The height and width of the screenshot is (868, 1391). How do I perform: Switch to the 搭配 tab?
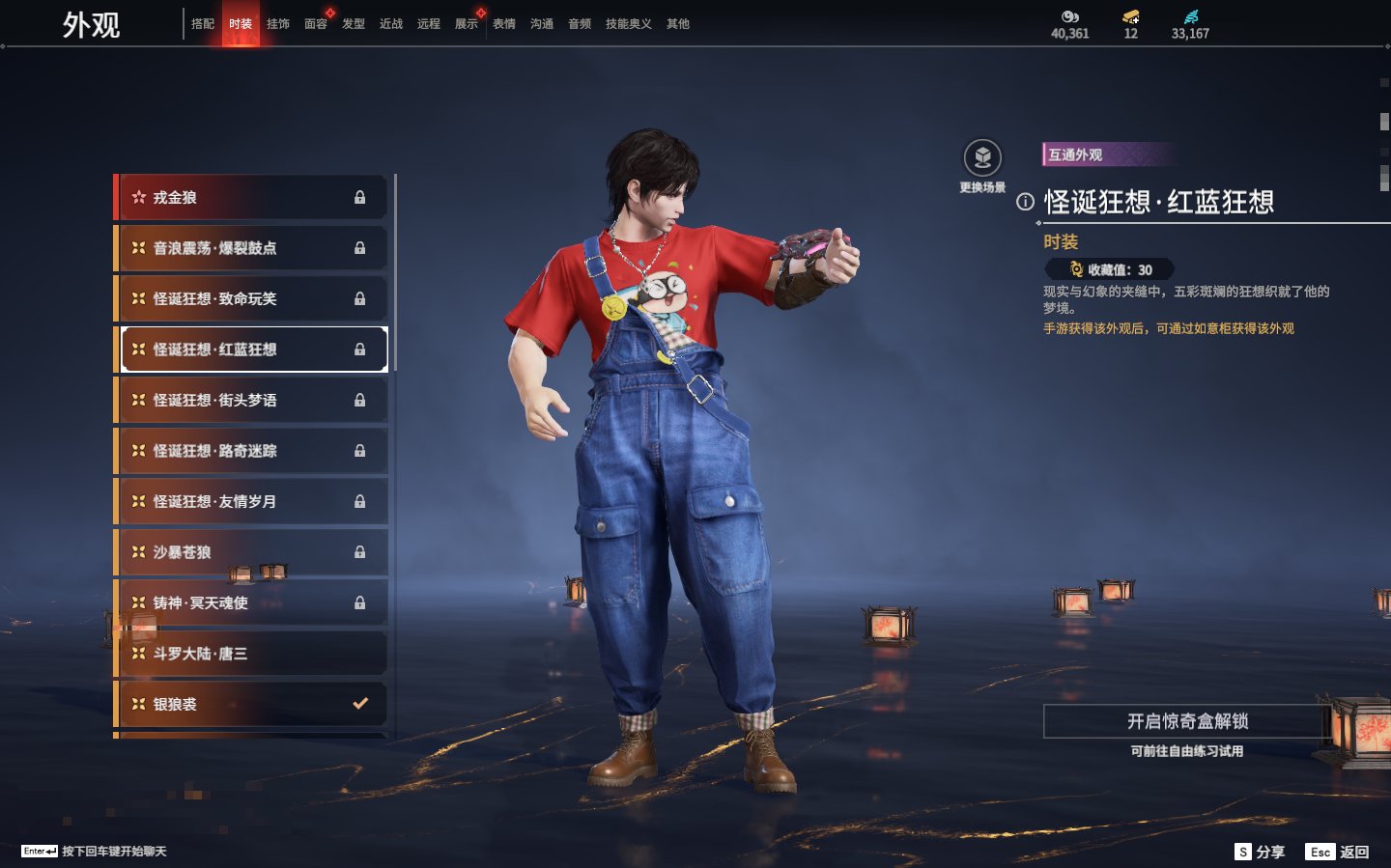coord(203,24)
